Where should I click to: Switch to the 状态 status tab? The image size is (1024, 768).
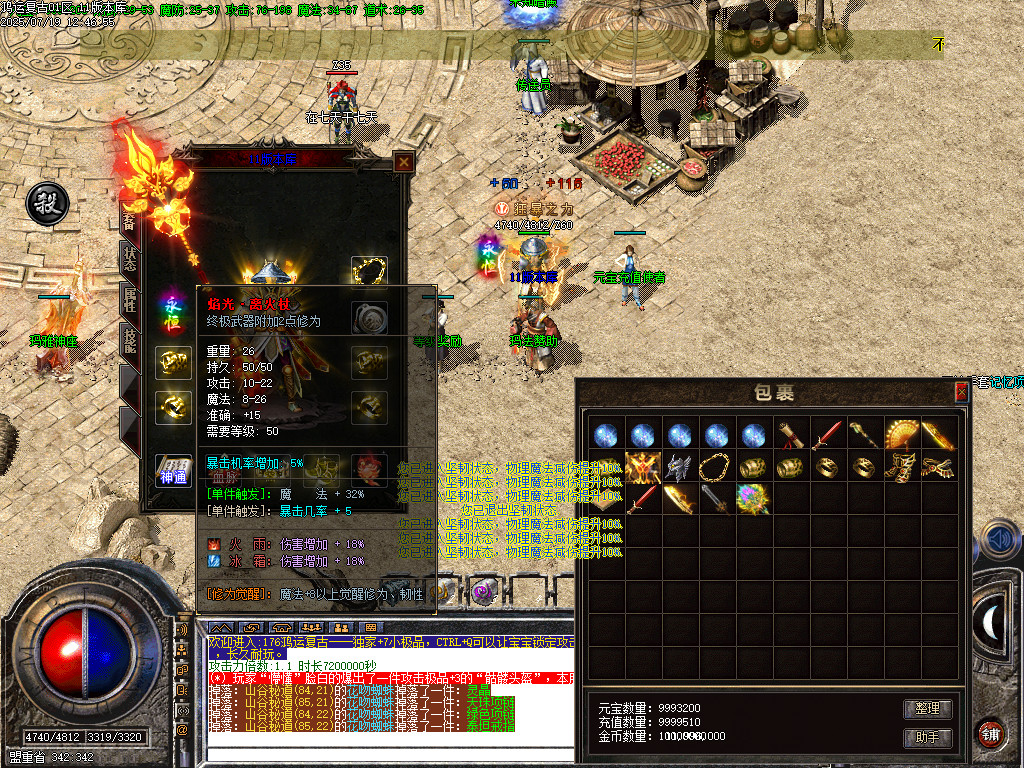pos(130,255)
